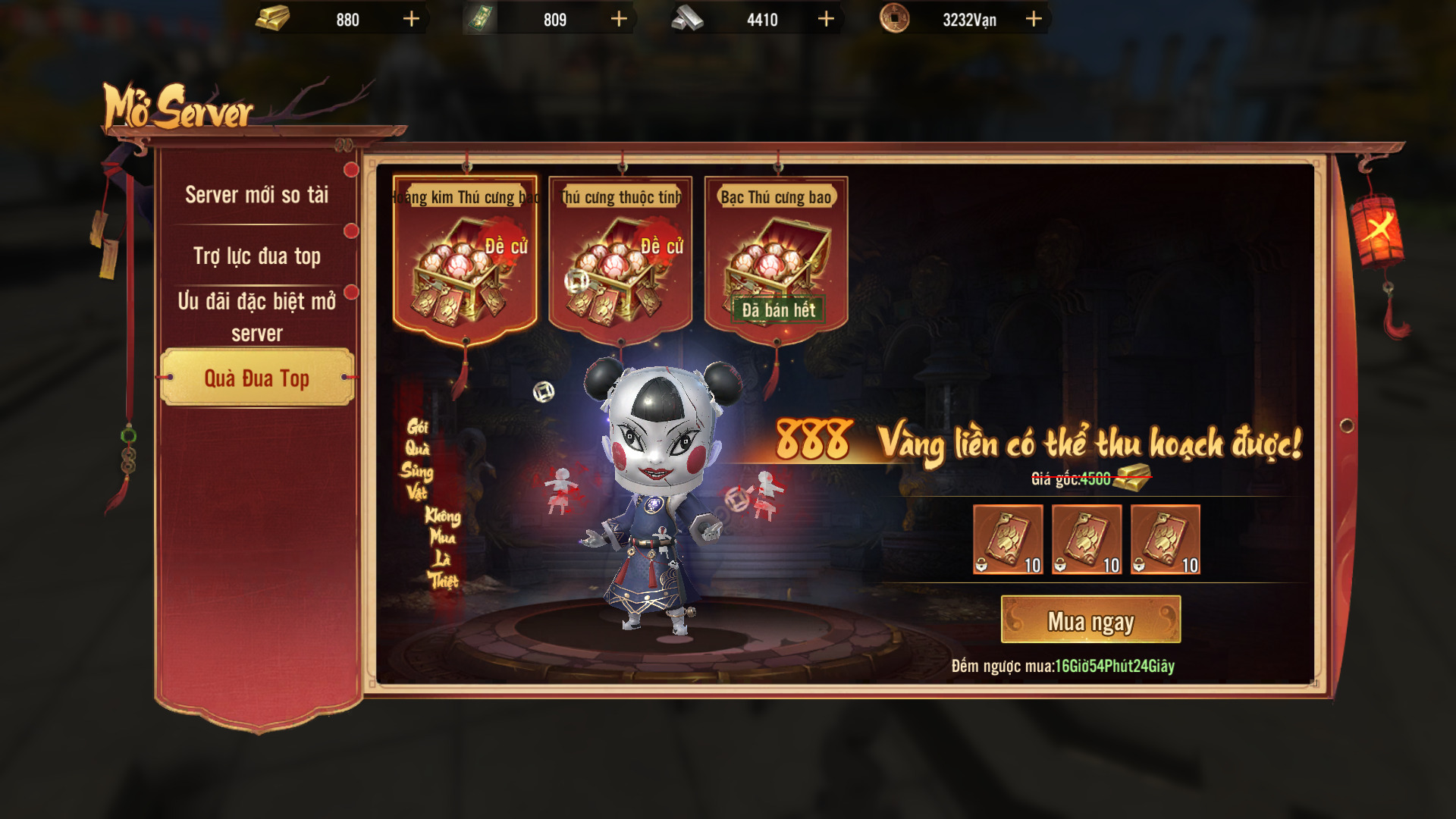
Task: Switch to Server mới so tài tab
Action: 256,195
